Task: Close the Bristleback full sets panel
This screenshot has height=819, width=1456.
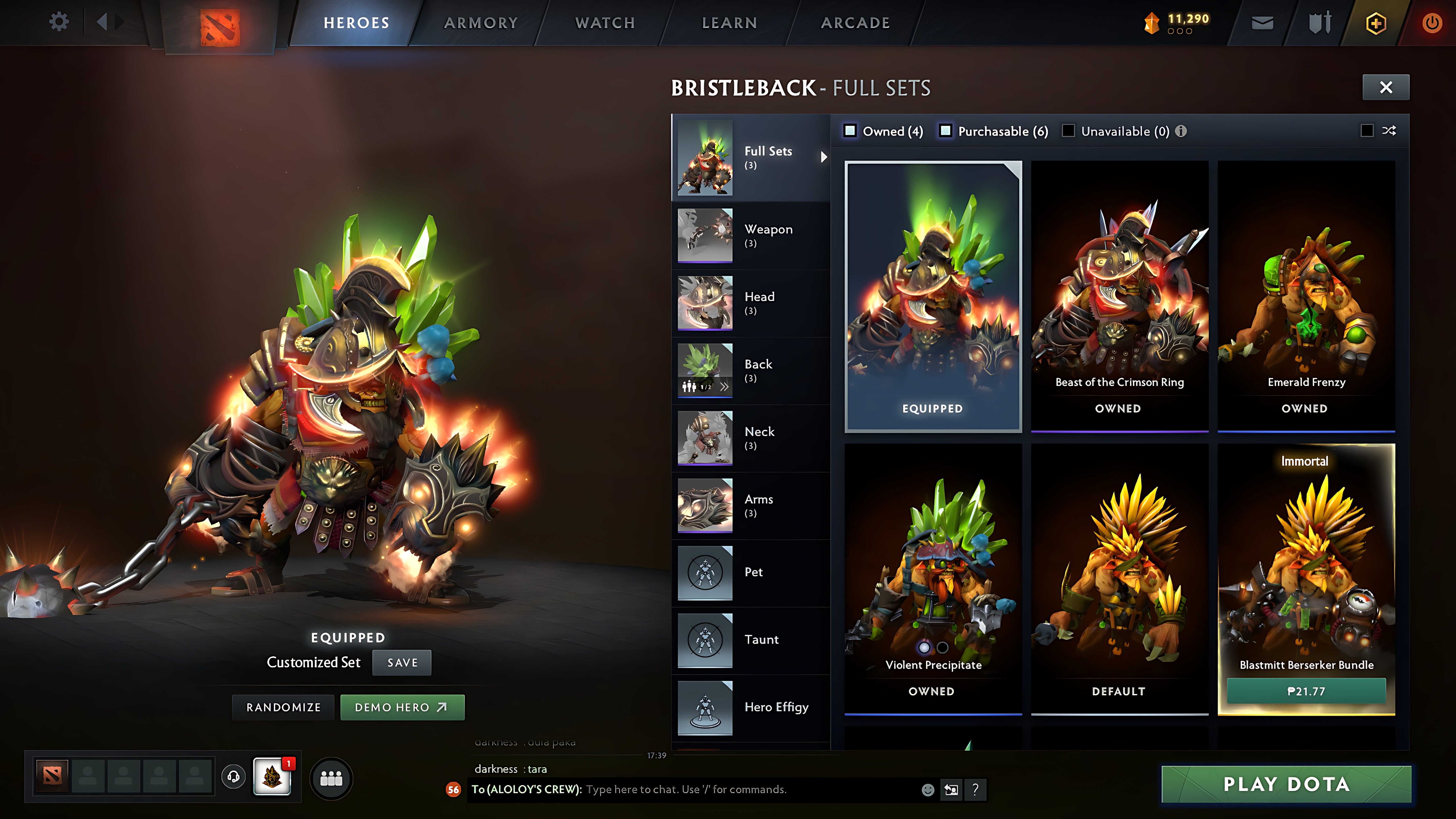Action: click(x=1385, y=88)
